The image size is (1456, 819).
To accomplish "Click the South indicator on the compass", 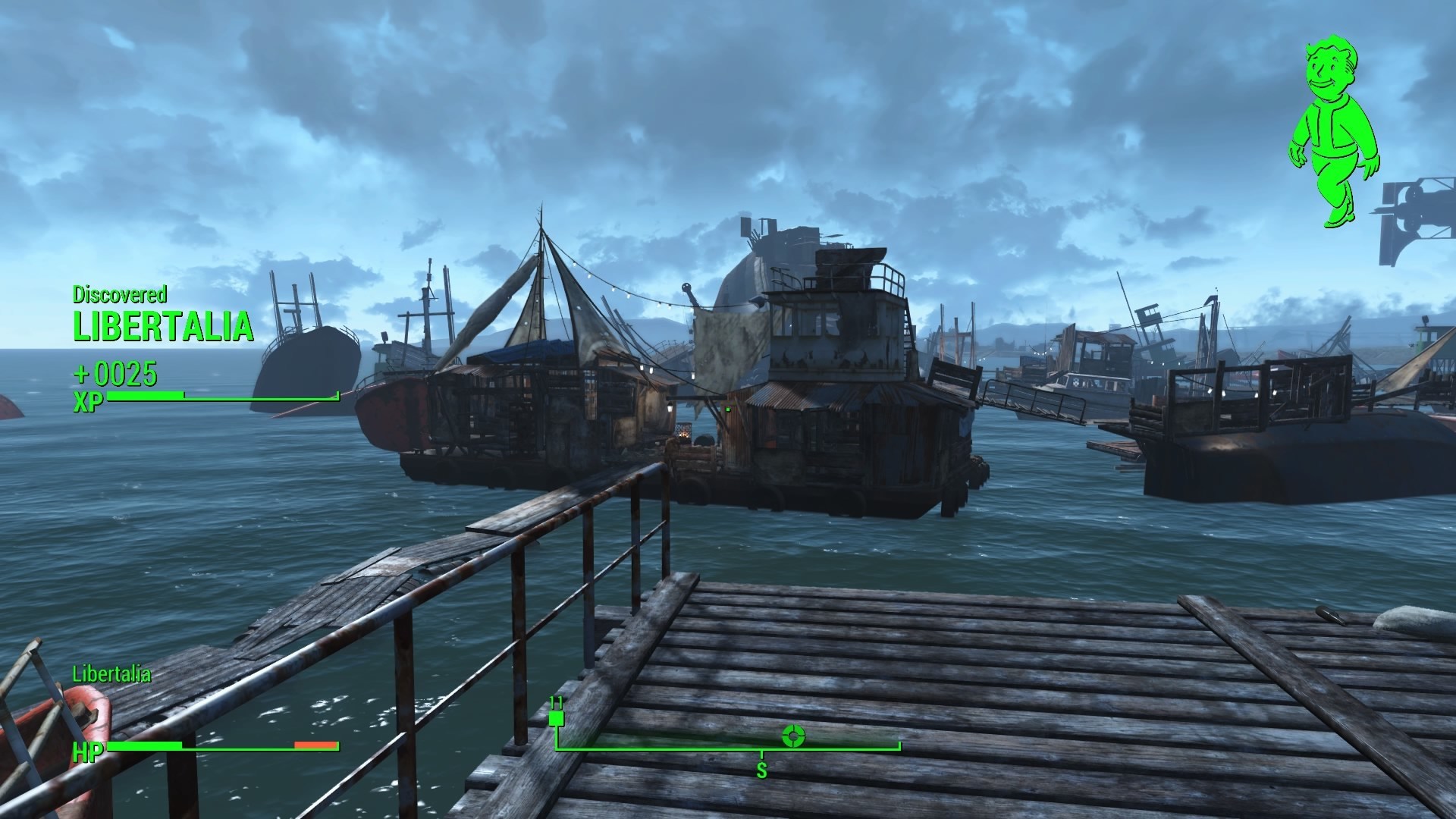I will point(761,770).
